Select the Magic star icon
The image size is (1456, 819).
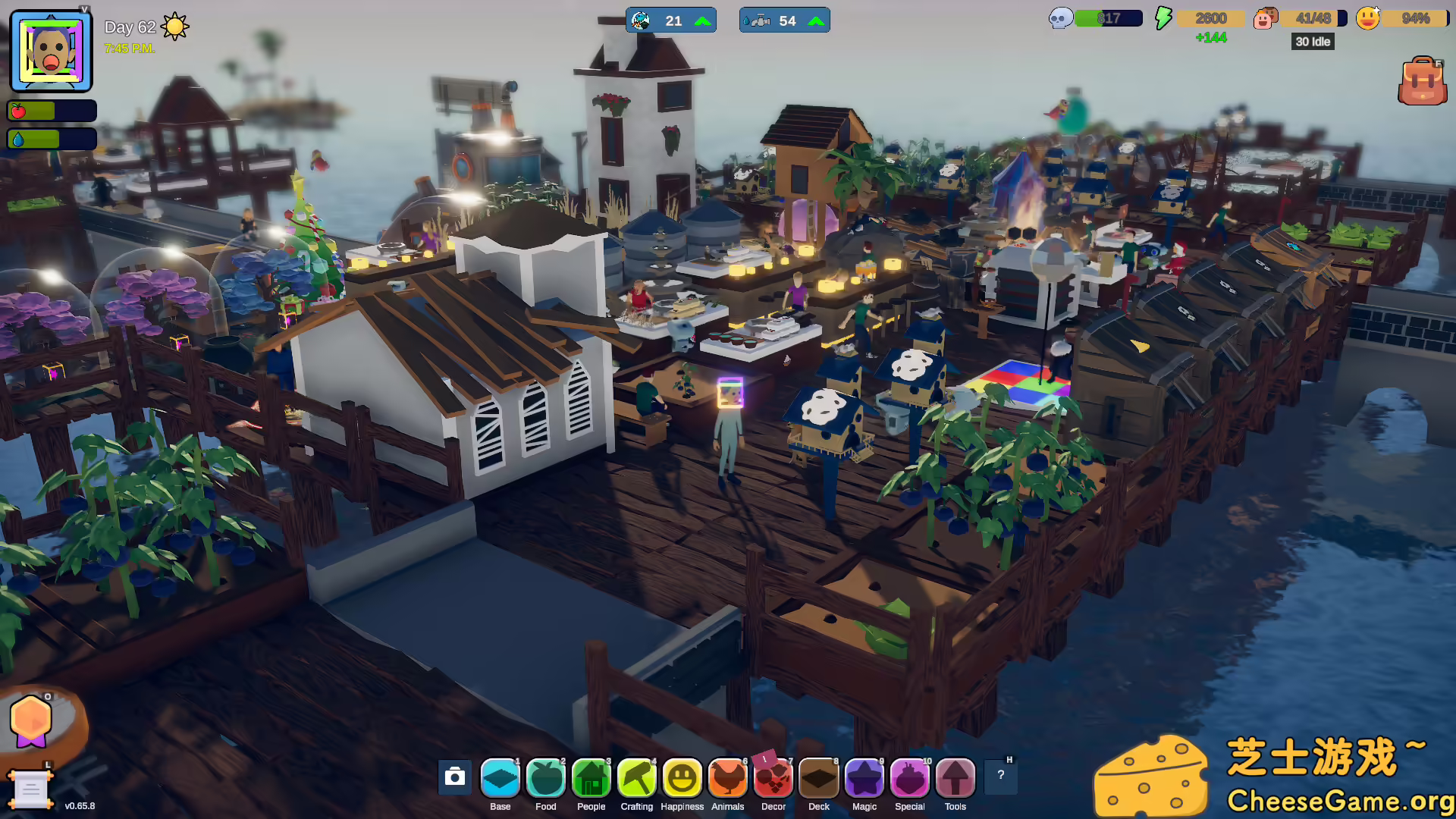click(x=864, y=779)
